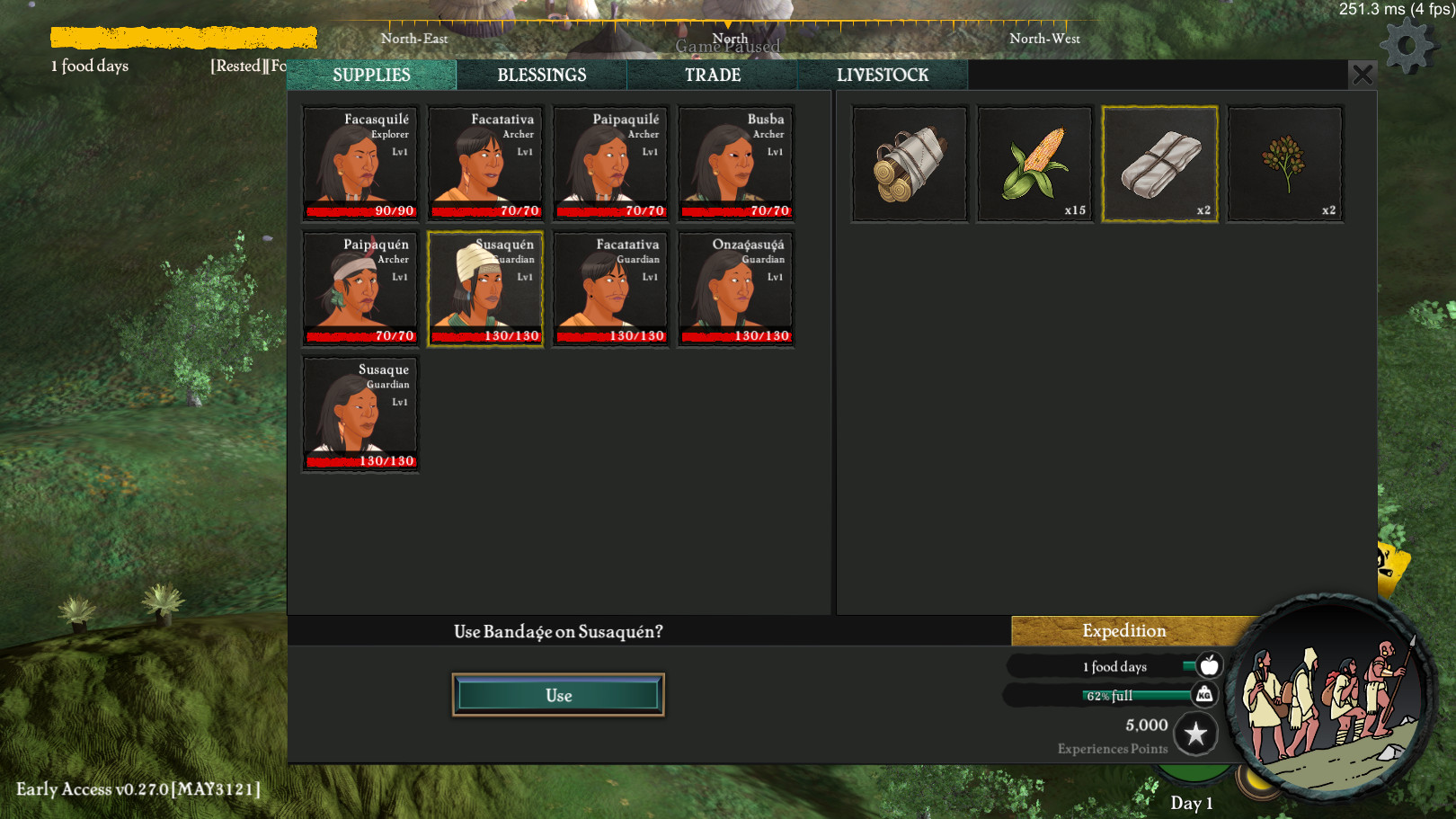Select the bandage item slot
The width and height of the screenshot is (1456, 819).
1159,164
